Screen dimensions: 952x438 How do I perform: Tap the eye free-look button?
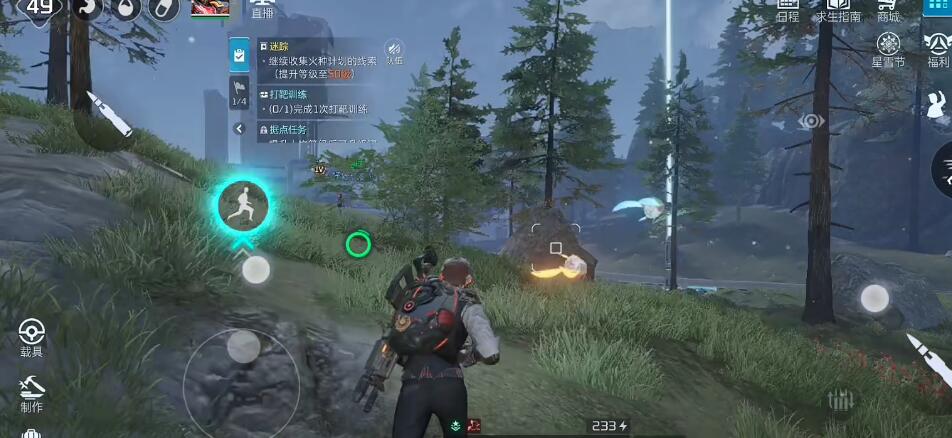pyautogui.click(x=811, y=121)
